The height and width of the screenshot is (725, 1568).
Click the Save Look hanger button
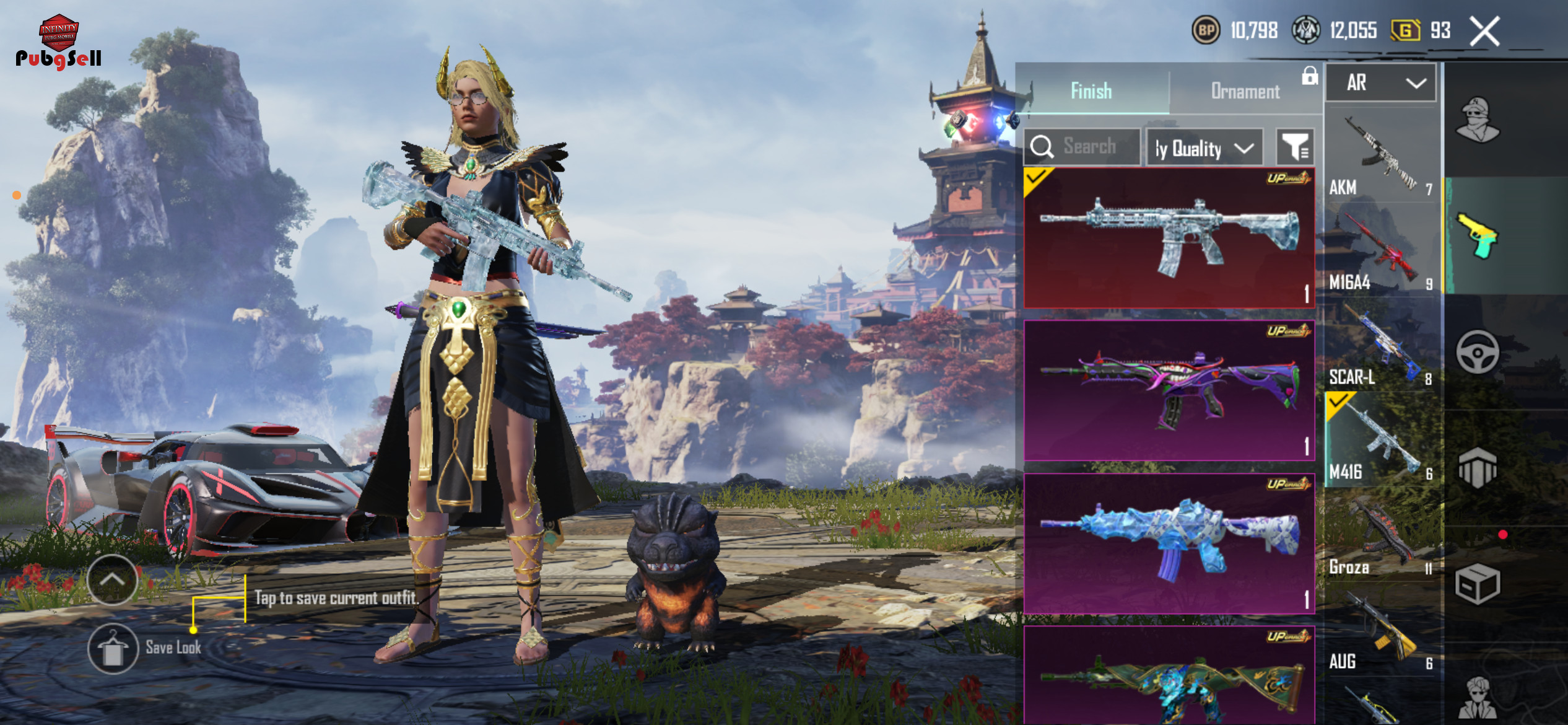tap(113, 648)
